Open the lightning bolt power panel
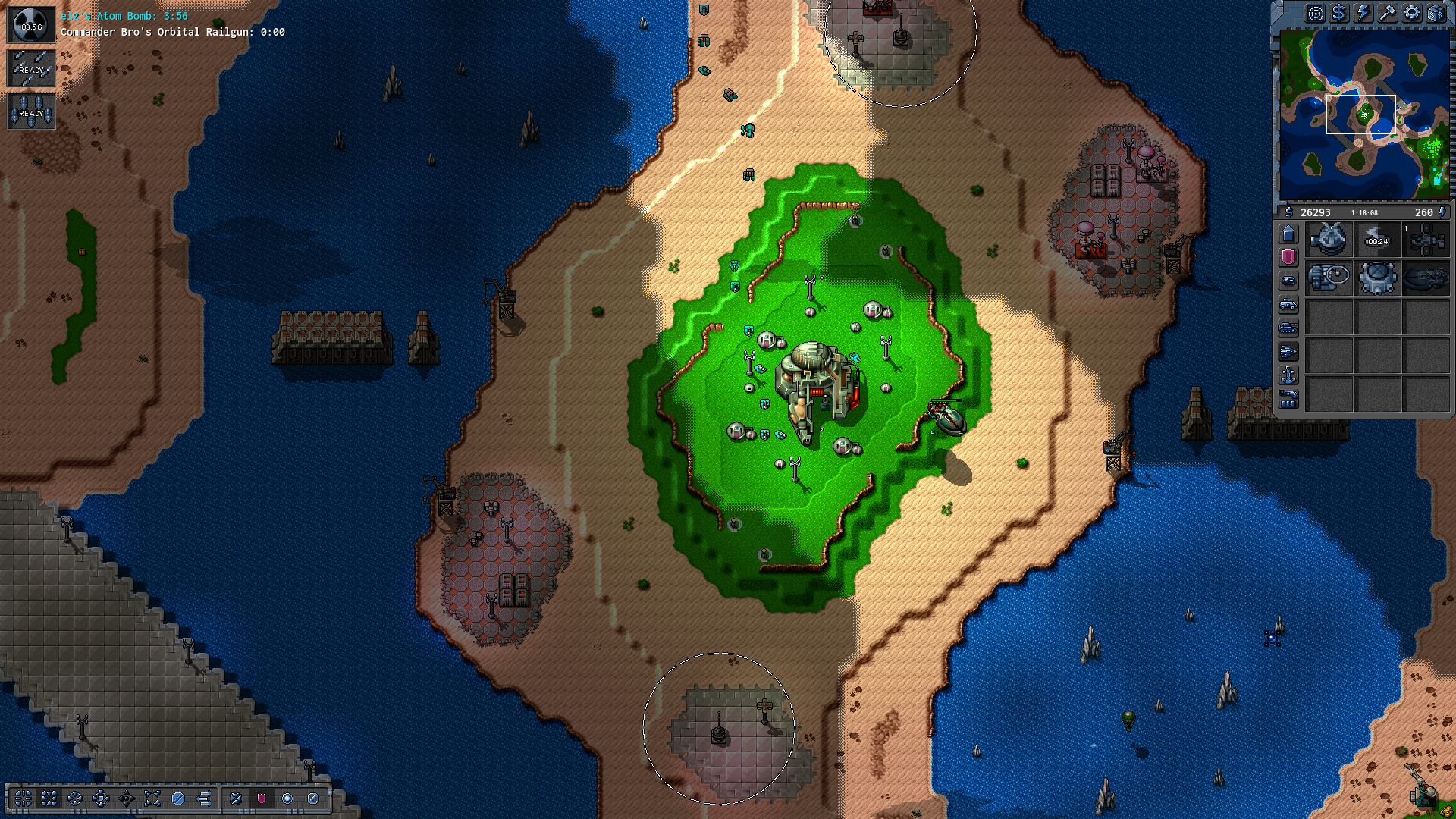The height and width of the screenshot is (819, 1456). tap(1363, 13)
